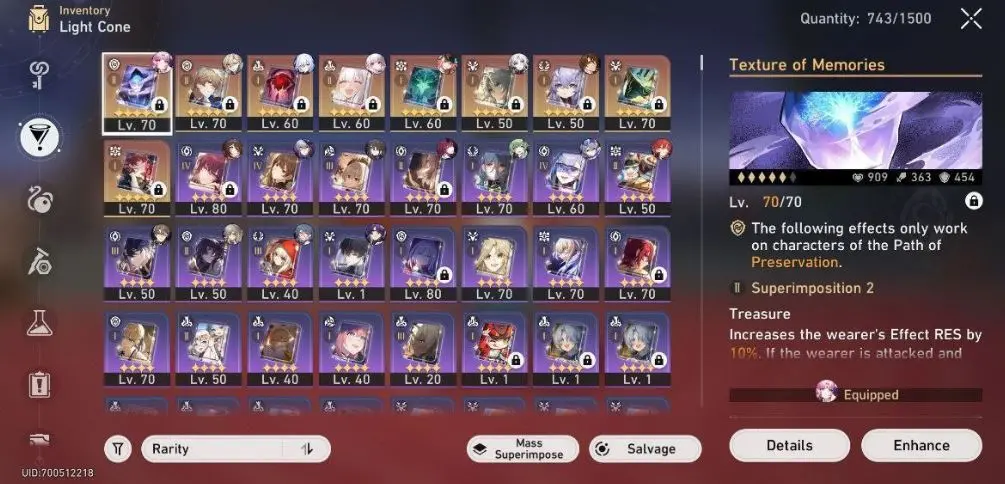This screenshot has height=484, width=1005.
Task: Toggle the sort order arrows
Action: [x=307, y=449]
